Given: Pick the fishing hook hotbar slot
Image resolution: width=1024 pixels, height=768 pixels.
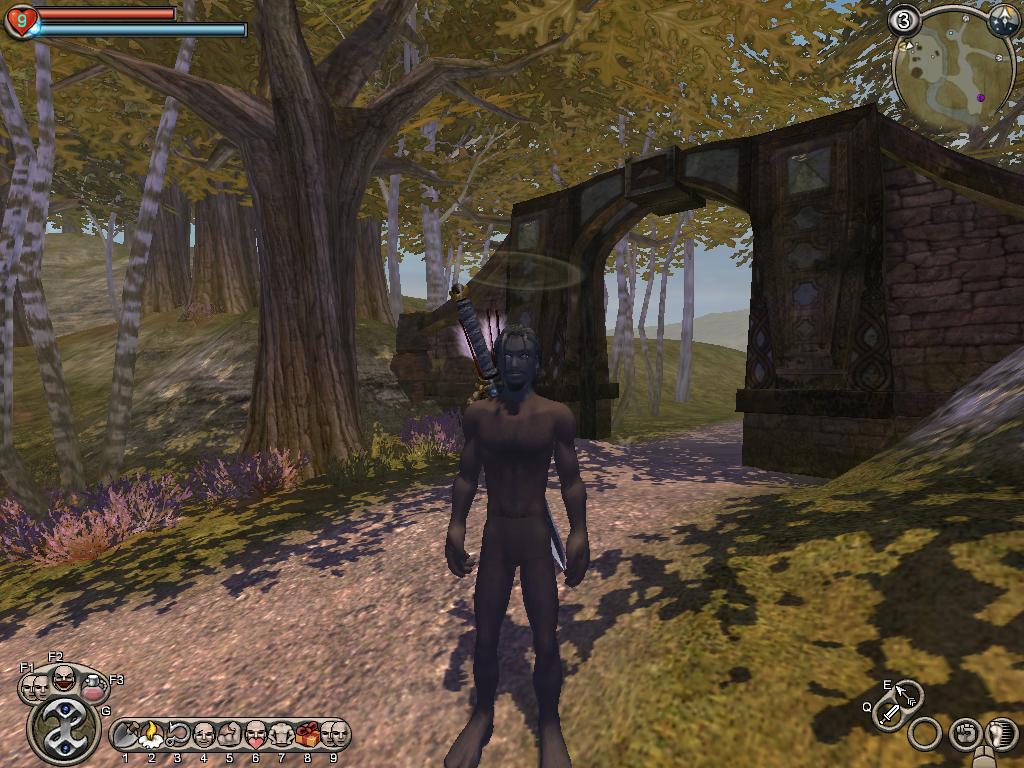Looking at the screenshot, I should [178, 736].
